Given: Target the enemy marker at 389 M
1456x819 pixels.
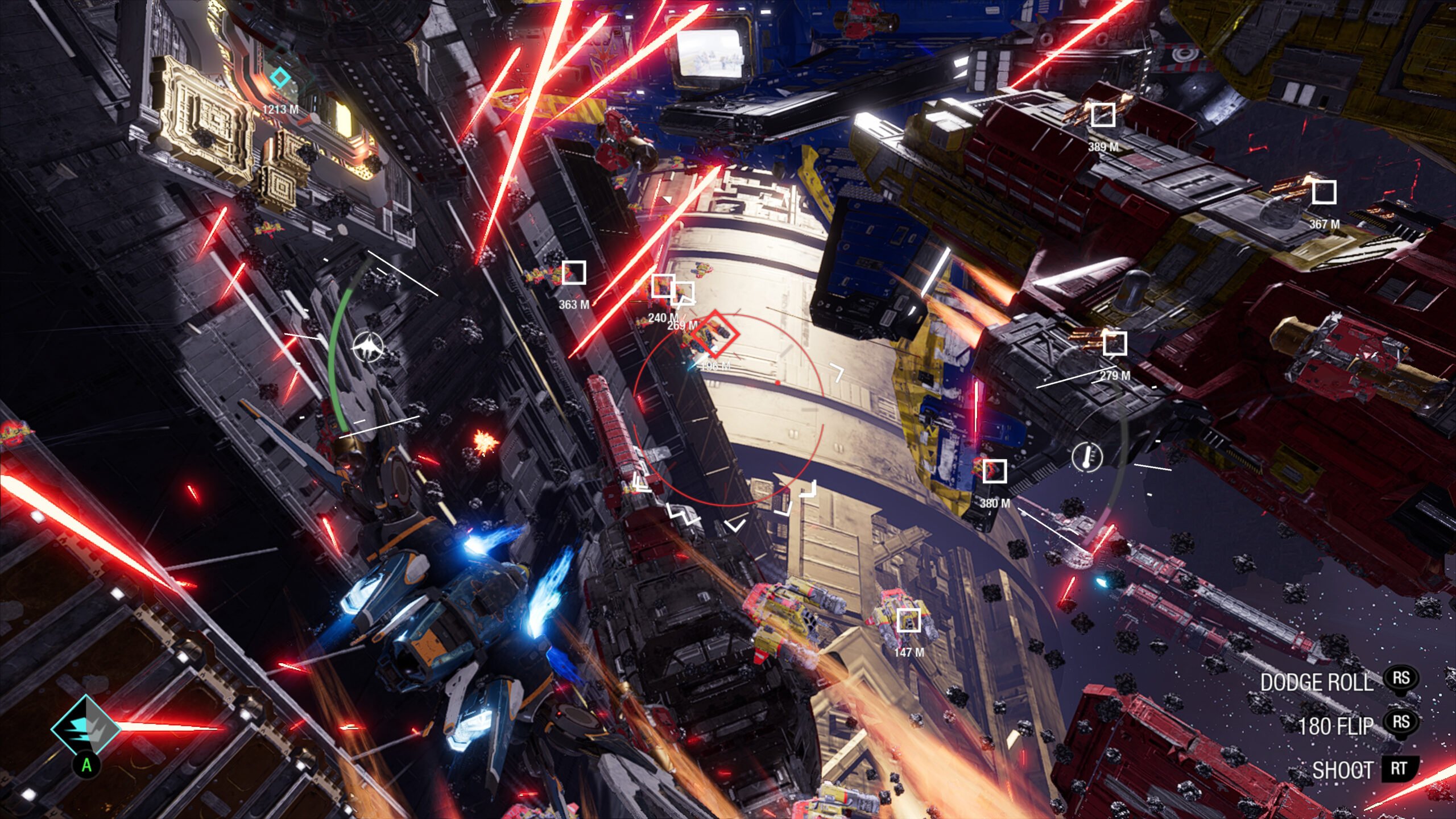Looking at the screenshot, I should (x=1103, y=115).
